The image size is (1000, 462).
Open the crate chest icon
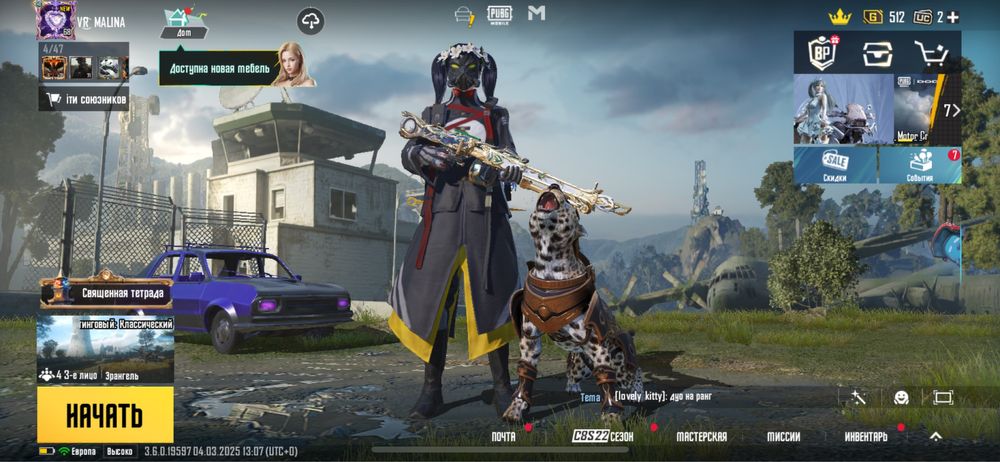pyautogui.click(x=877, y=53)
